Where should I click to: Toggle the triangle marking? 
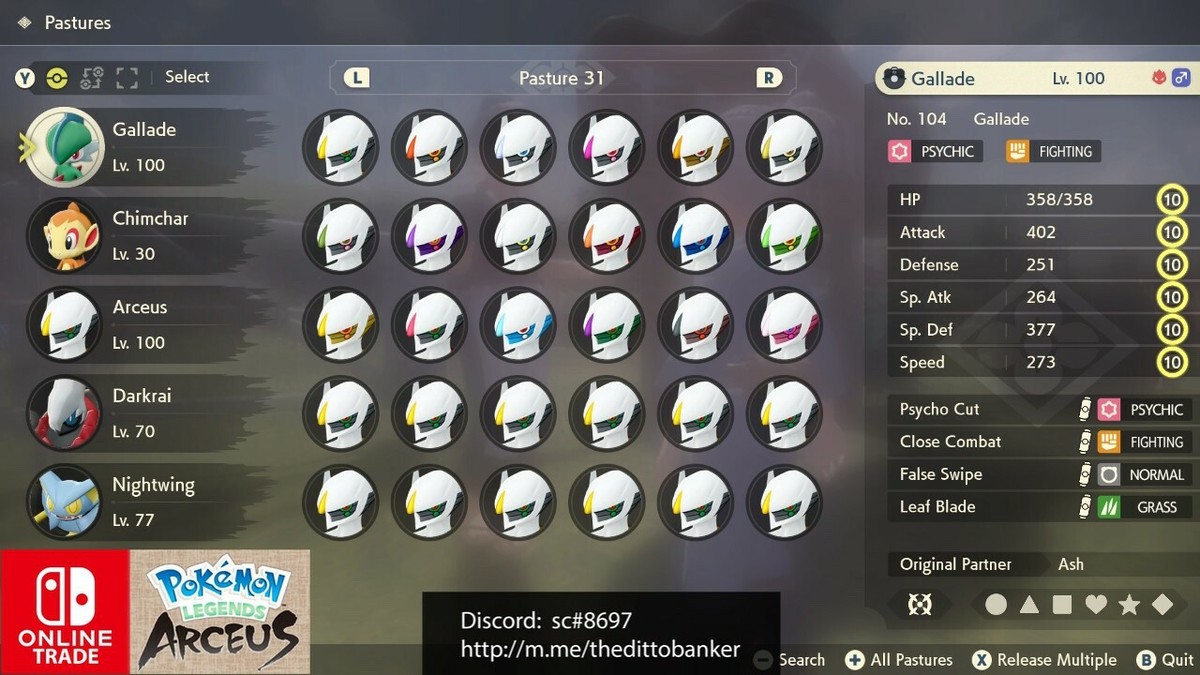tap(1029, 605)
